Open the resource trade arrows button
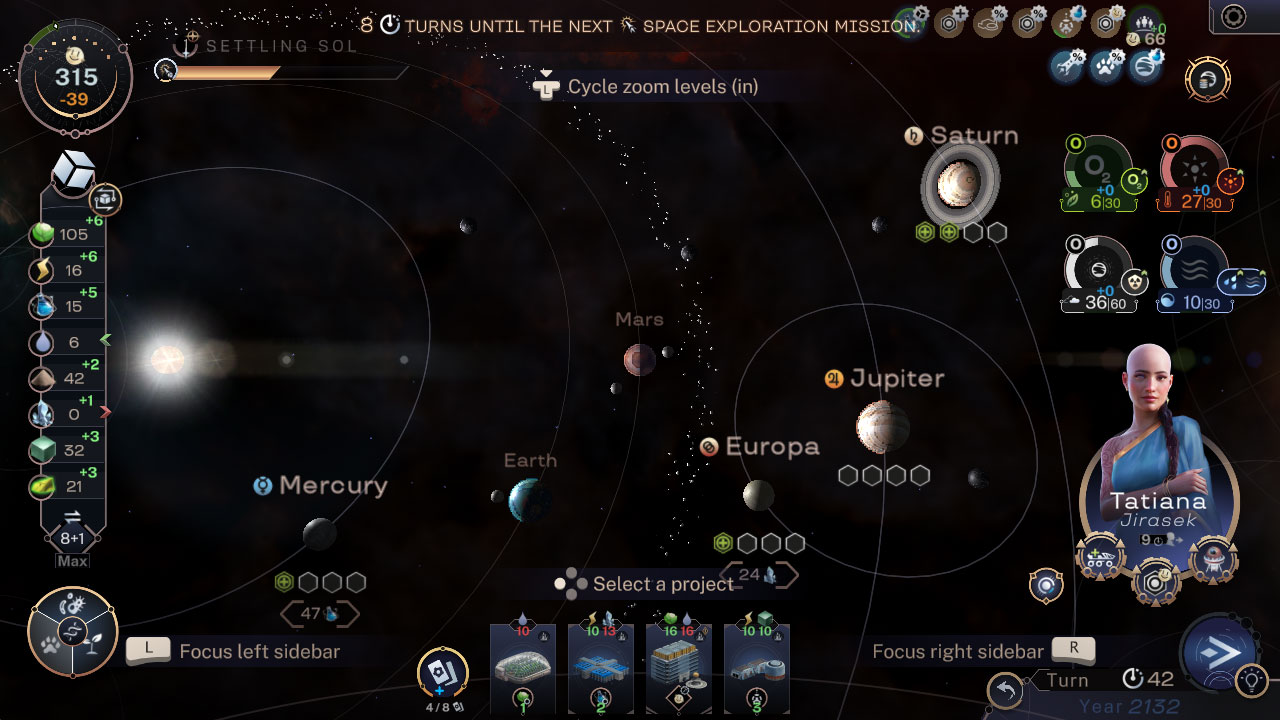The width and height of the screenshot is (1280, 720). [x=72, y=517]
